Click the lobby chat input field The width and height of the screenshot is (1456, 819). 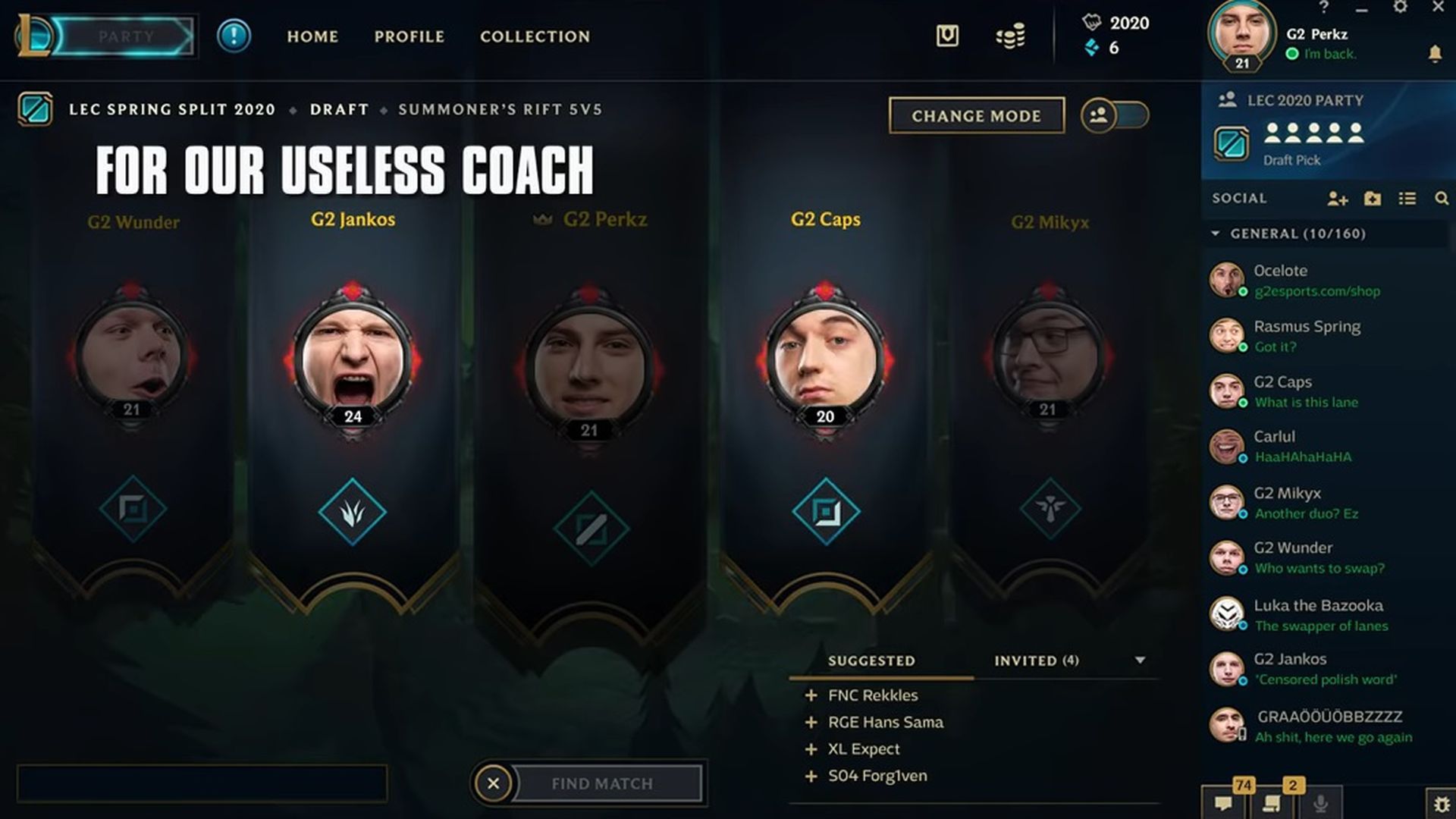point(203,783)
